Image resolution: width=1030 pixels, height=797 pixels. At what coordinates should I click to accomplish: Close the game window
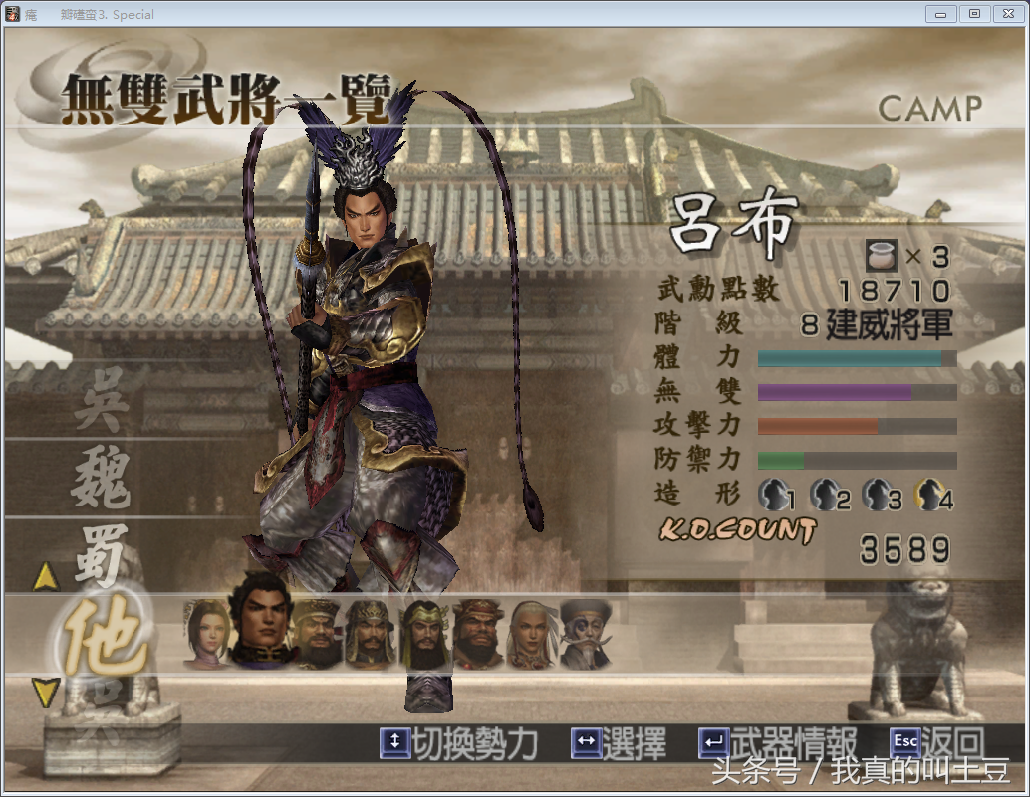pos(1006,13)
